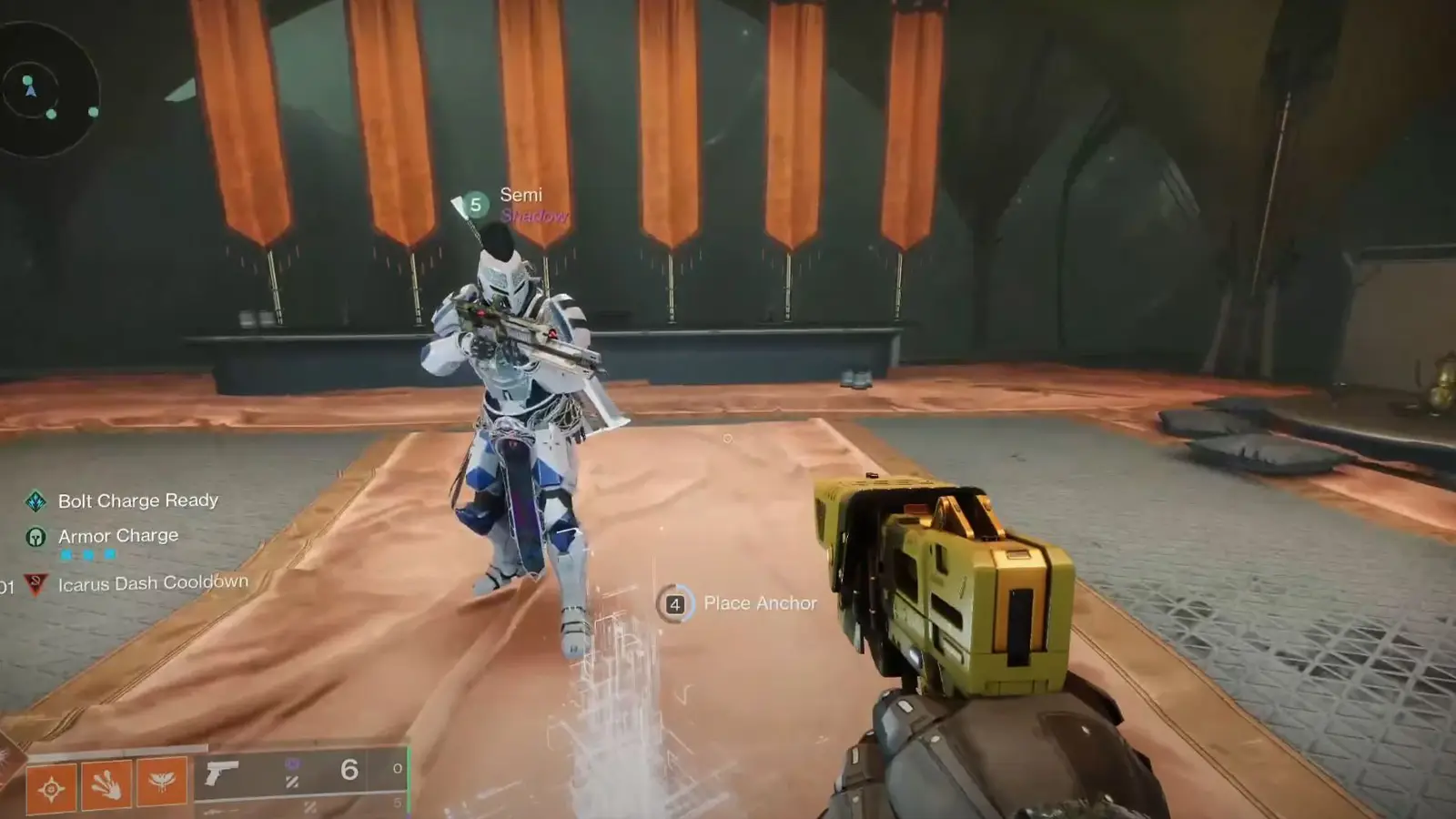This screenshot has width=1456, height=819.
Task: Click the sidearm weapon silhouette icon
Action: click(222, 773)
